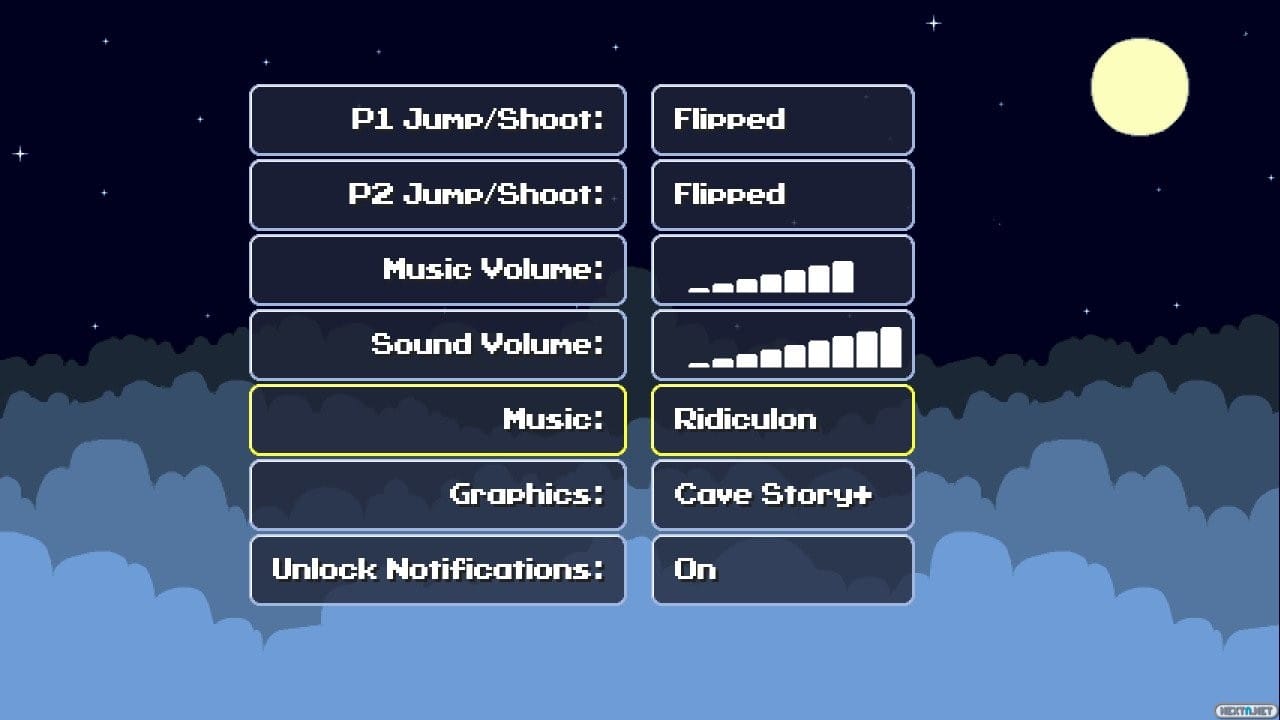
Task: Click the moon in the night sky
Action: 1139,86
